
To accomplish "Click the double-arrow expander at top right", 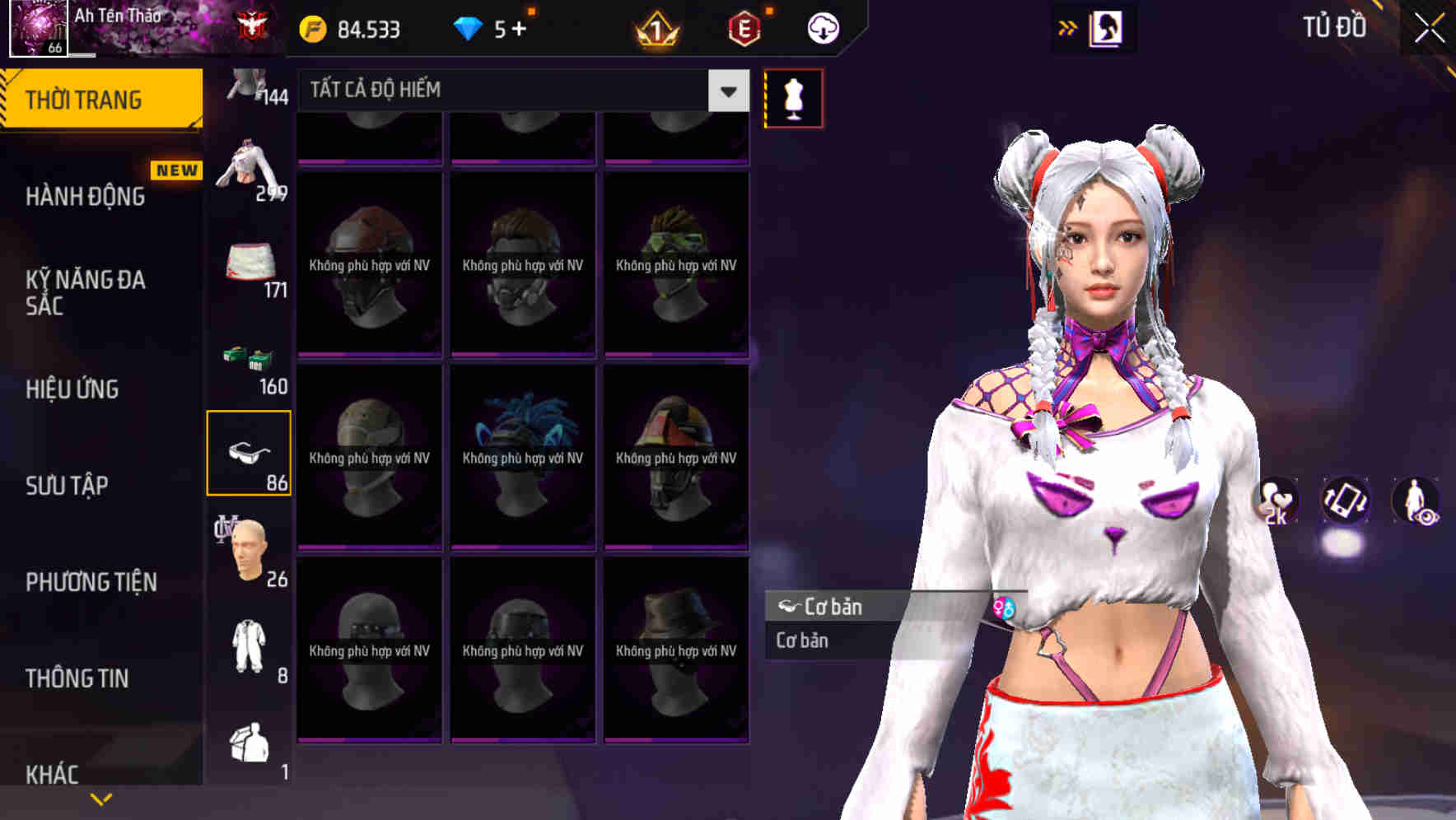I will (x=1067, y=27).
